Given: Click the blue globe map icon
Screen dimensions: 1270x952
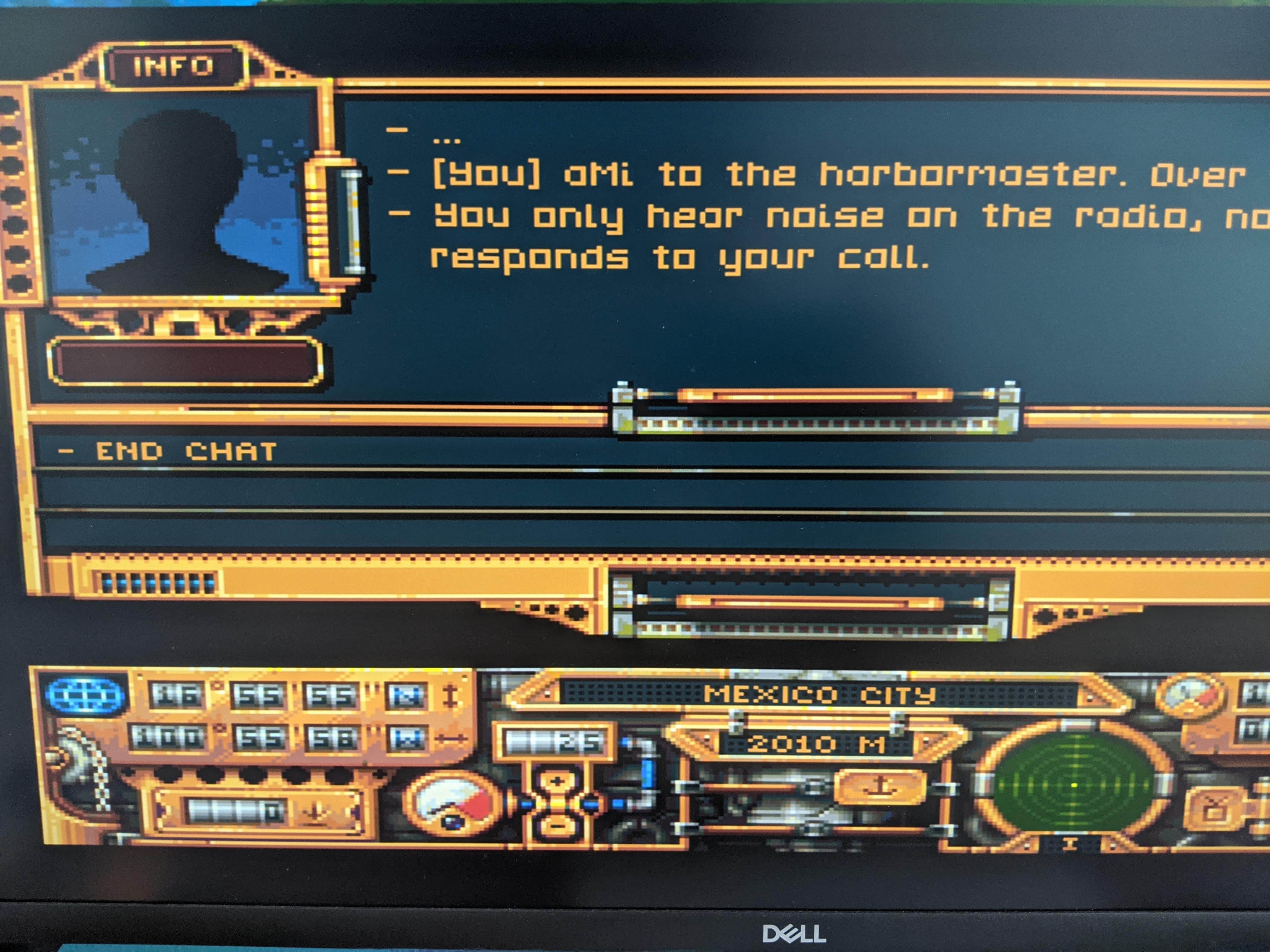Looking at the screenshot, I should [x=86, y=696].
